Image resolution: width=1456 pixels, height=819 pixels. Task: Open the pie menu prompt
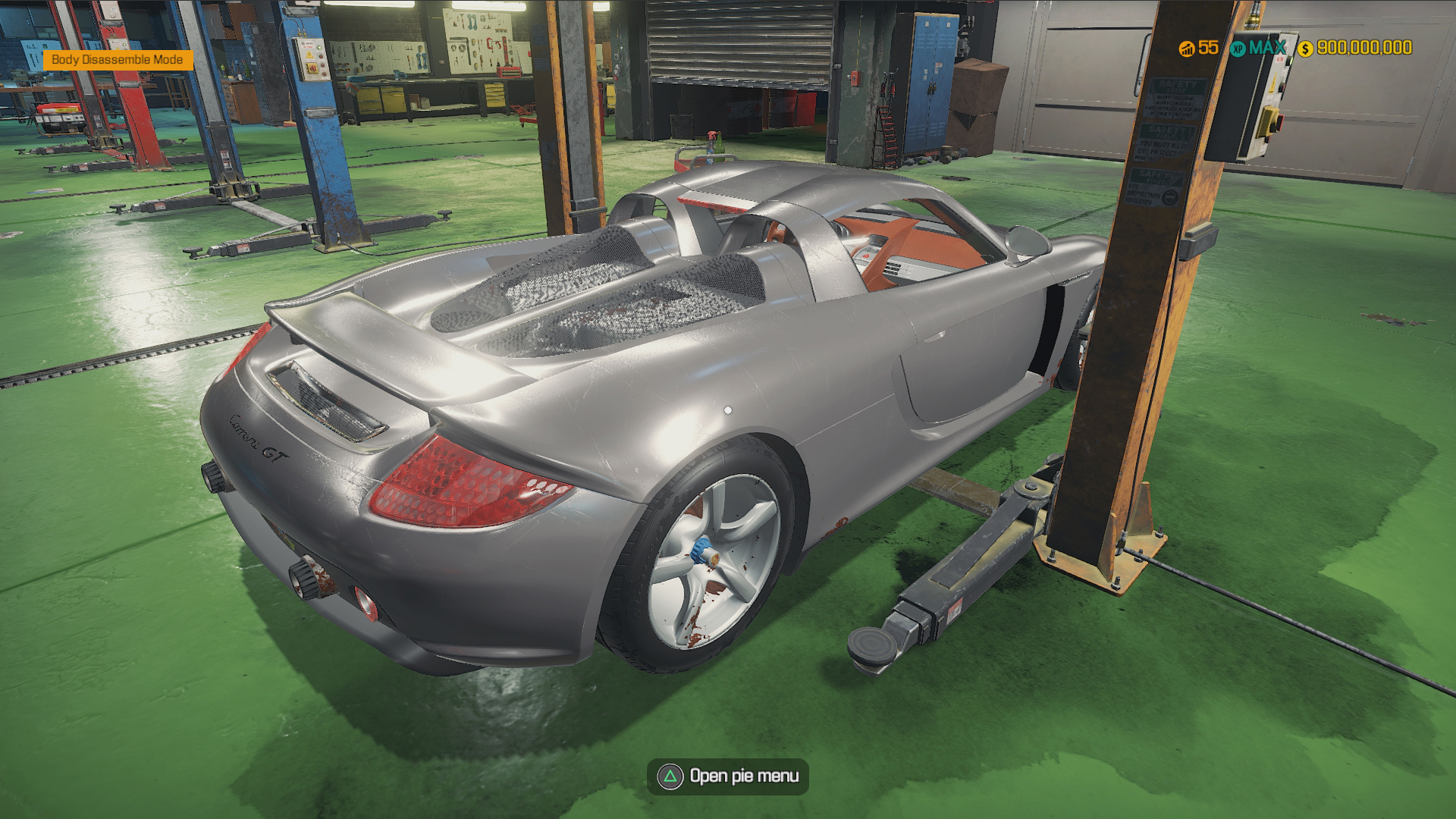728,776
